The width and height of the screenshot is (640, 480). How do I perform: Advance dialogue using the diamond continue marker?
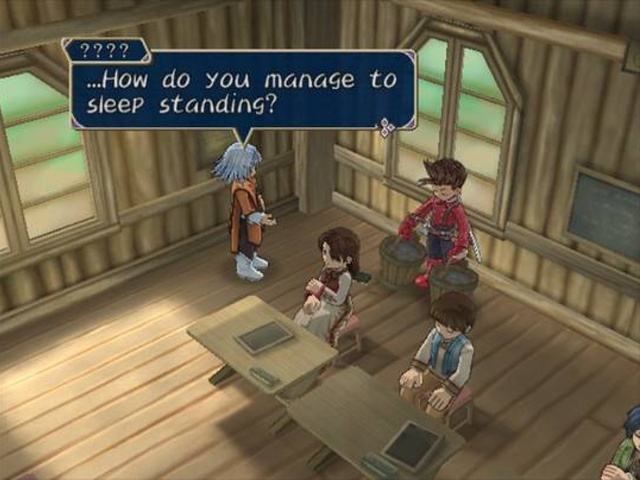pos(385,126)
